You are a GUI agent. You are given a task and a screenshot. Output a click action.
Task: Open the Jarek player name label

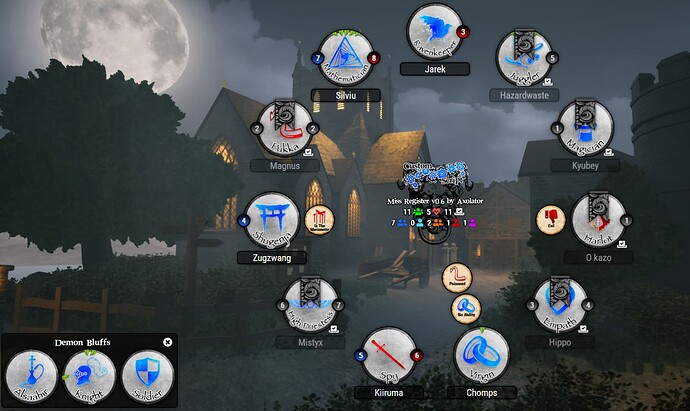point(434,69)
